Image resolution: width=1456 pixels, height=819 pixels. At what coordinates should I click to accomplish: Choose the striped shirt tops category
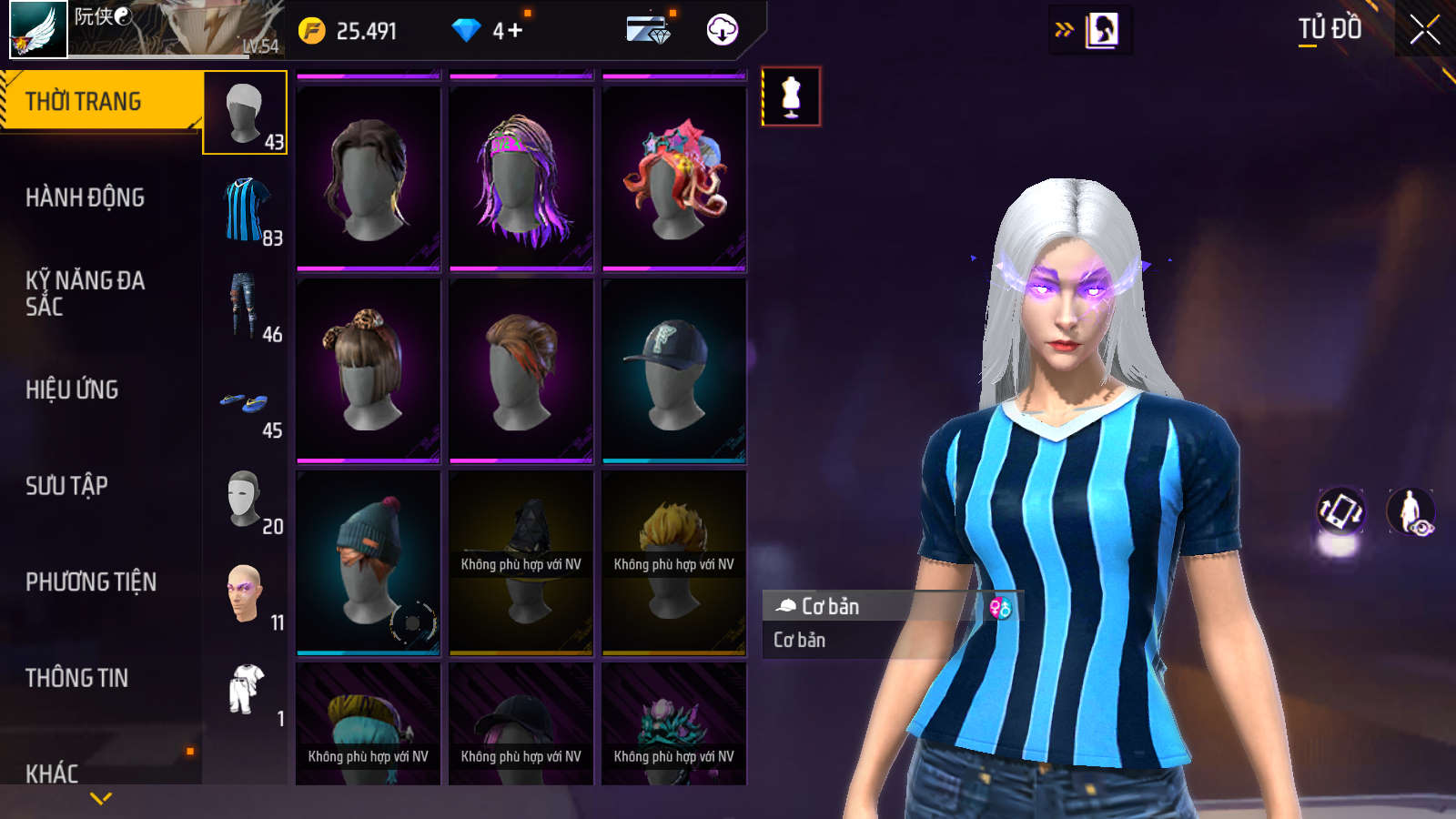246,210
